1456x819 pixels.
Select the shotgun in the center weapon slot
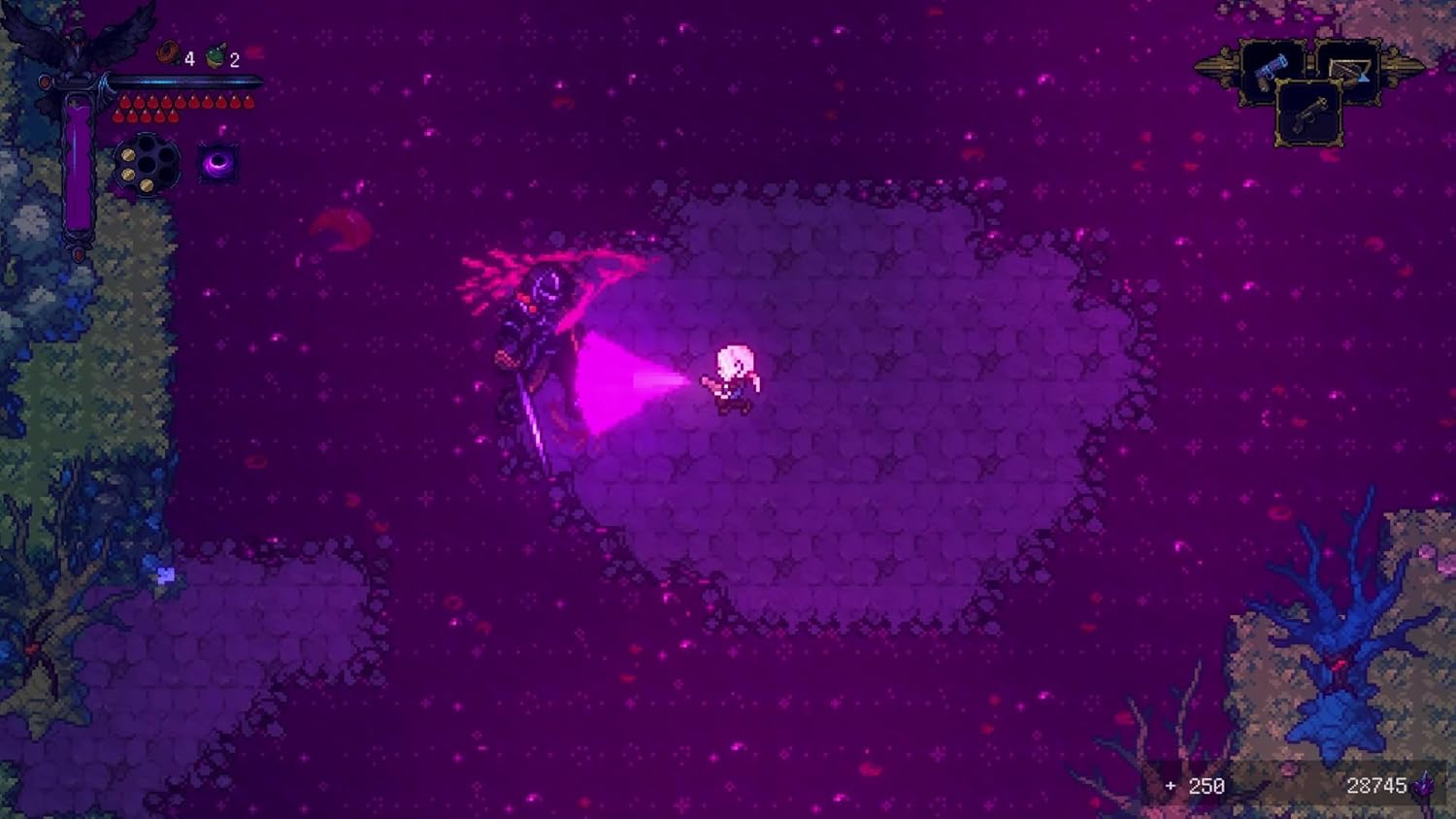[x=1309, y=115]
